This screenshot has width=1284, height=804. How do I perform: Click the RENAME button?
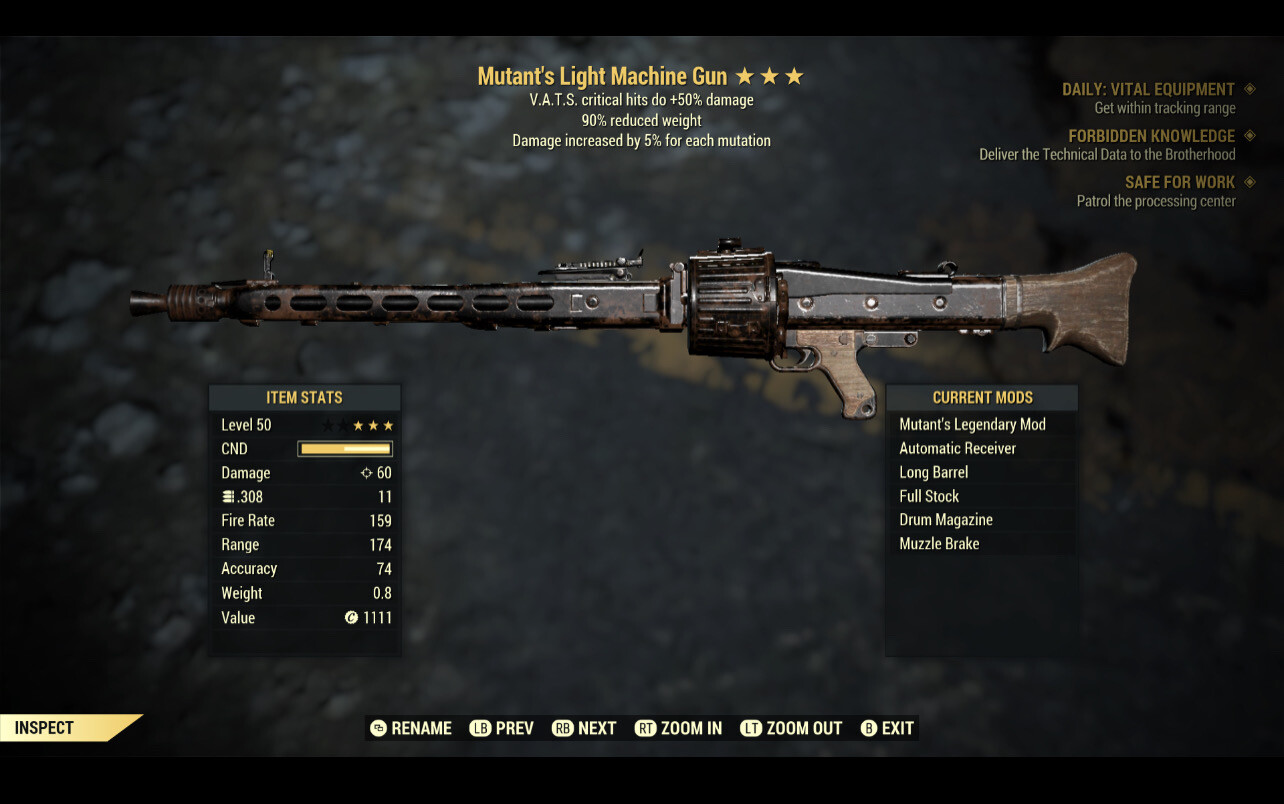(x=421, y=728)
